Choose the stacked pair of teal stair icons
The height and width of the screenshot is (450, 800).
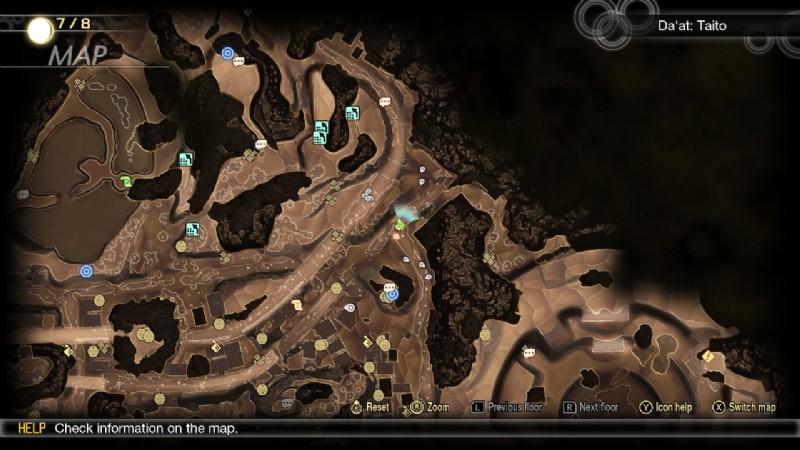[321, 133]
